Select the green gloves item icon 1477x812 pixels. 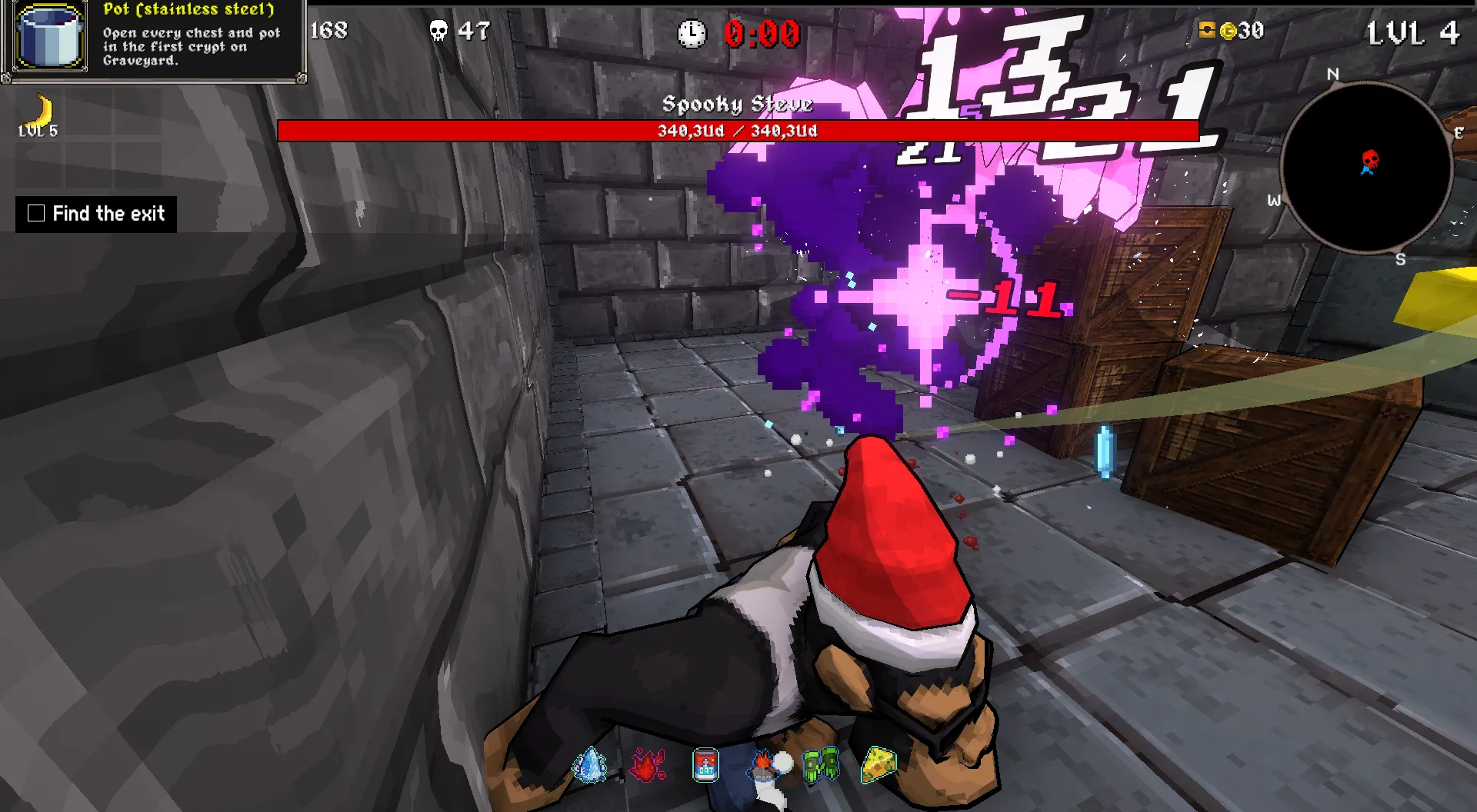[821, 765]
